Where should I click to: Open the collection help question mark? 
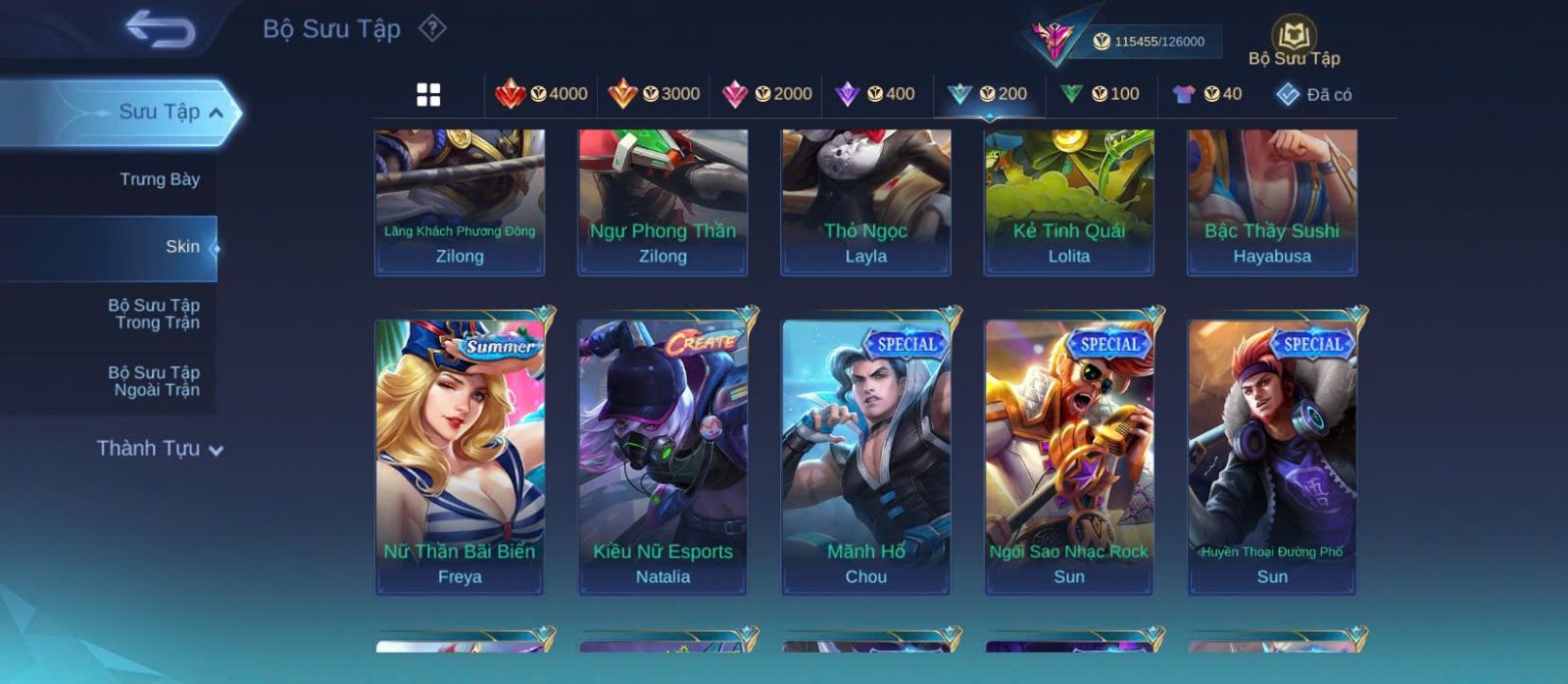(x=432, y=28)
